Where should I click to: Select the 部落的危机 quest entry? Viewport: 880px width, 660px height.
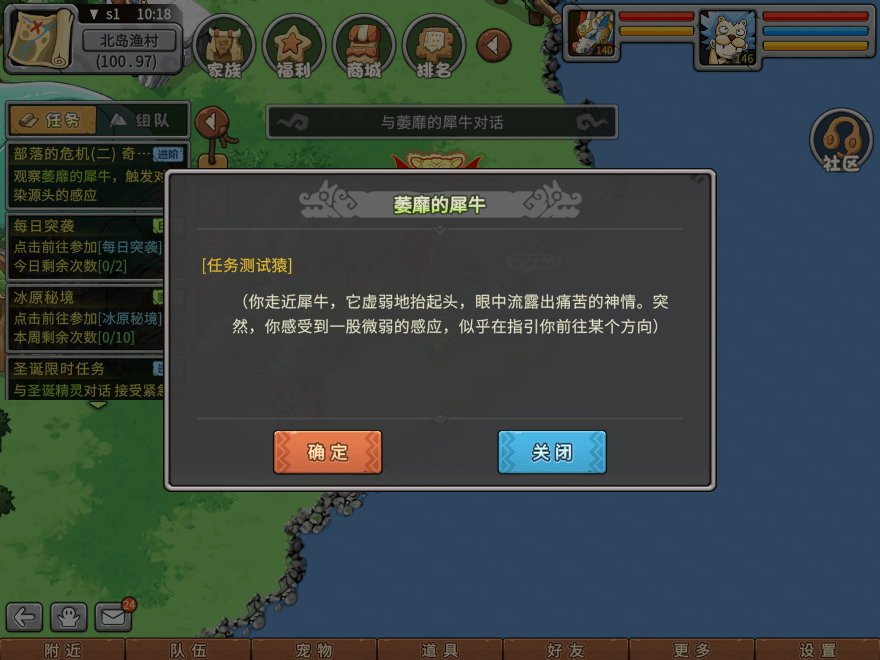(x=85, y=173)
